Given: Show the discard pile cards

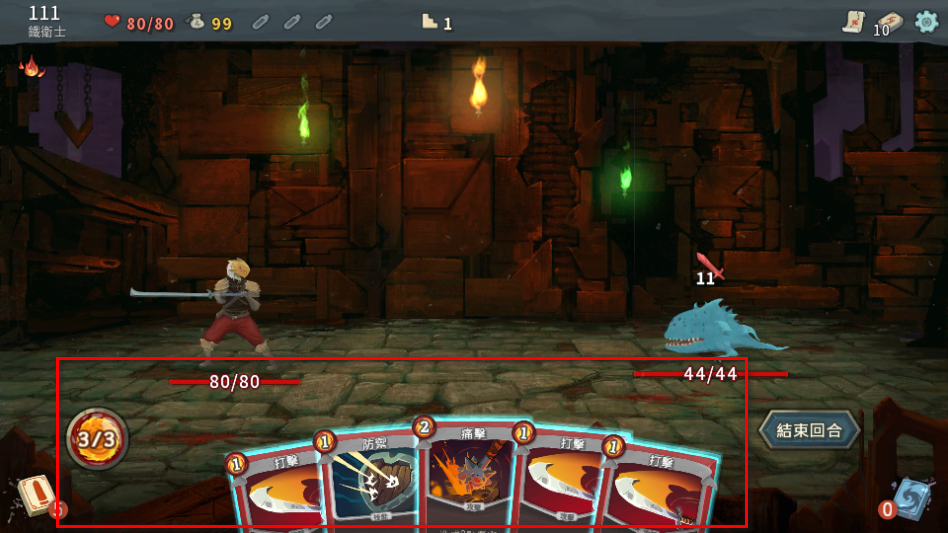Looking at the screenshot, I should tap(910, 499).
